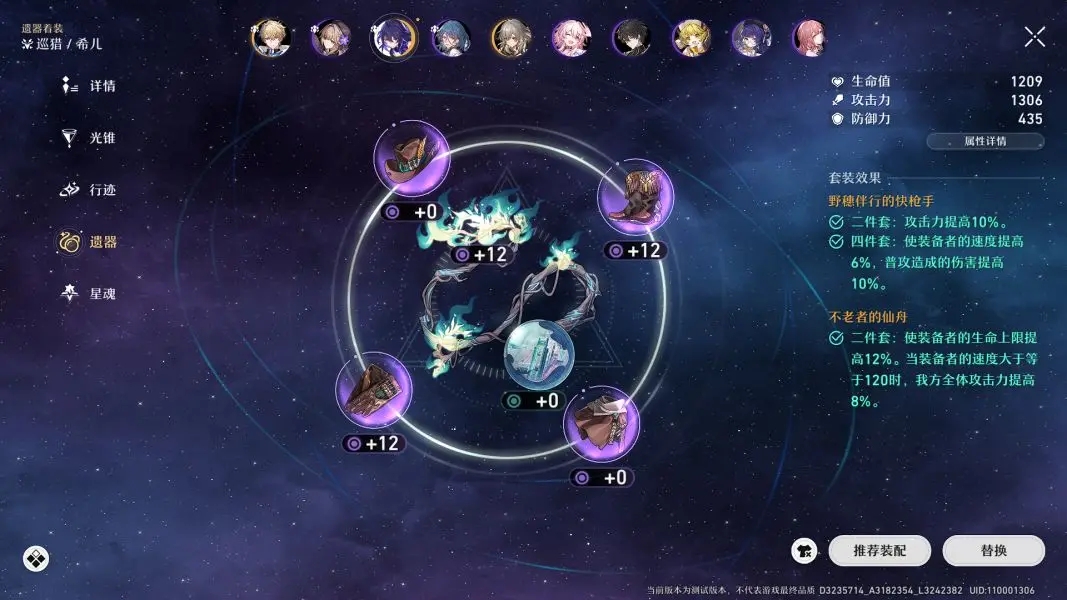This screenshot has height=600, width=1067.
Task: Show 属性详情 attribute details
Action: [x=985, y=141]
